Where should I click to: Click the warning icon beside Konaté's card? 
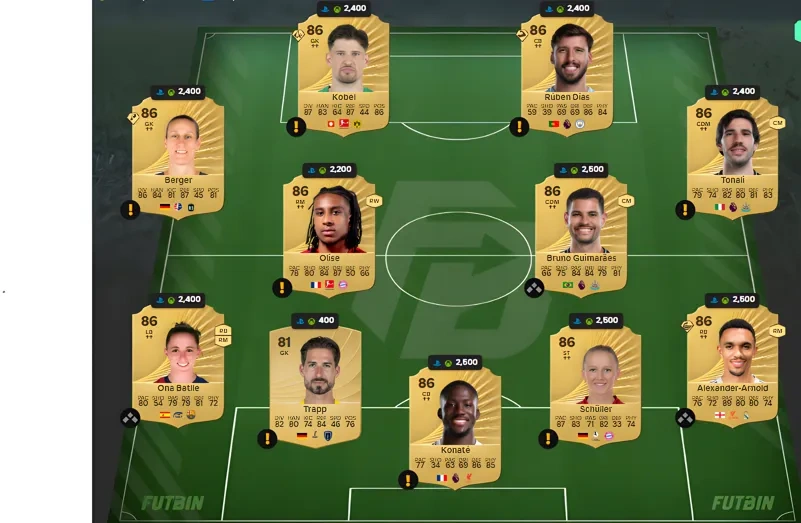pyautogui.click(x=407, y=480)
